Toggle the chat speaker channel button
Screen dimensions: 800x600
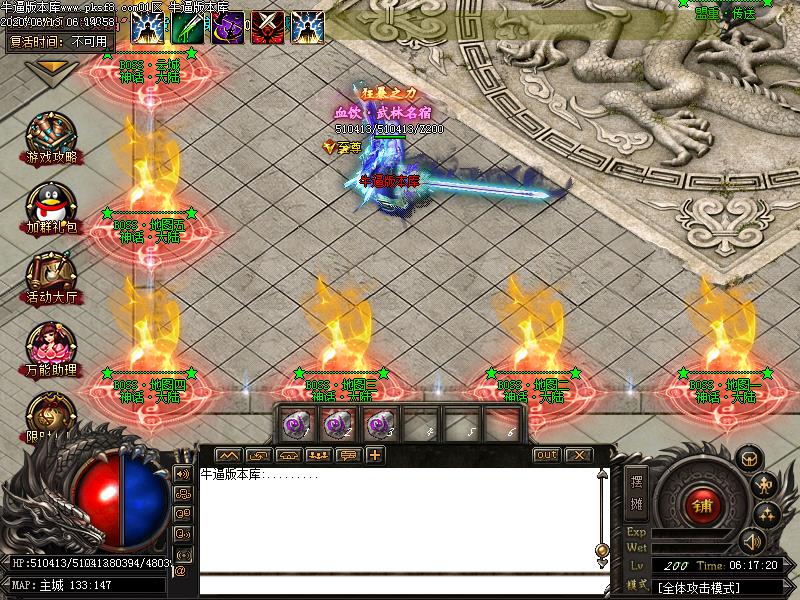(x=183, y=473)
